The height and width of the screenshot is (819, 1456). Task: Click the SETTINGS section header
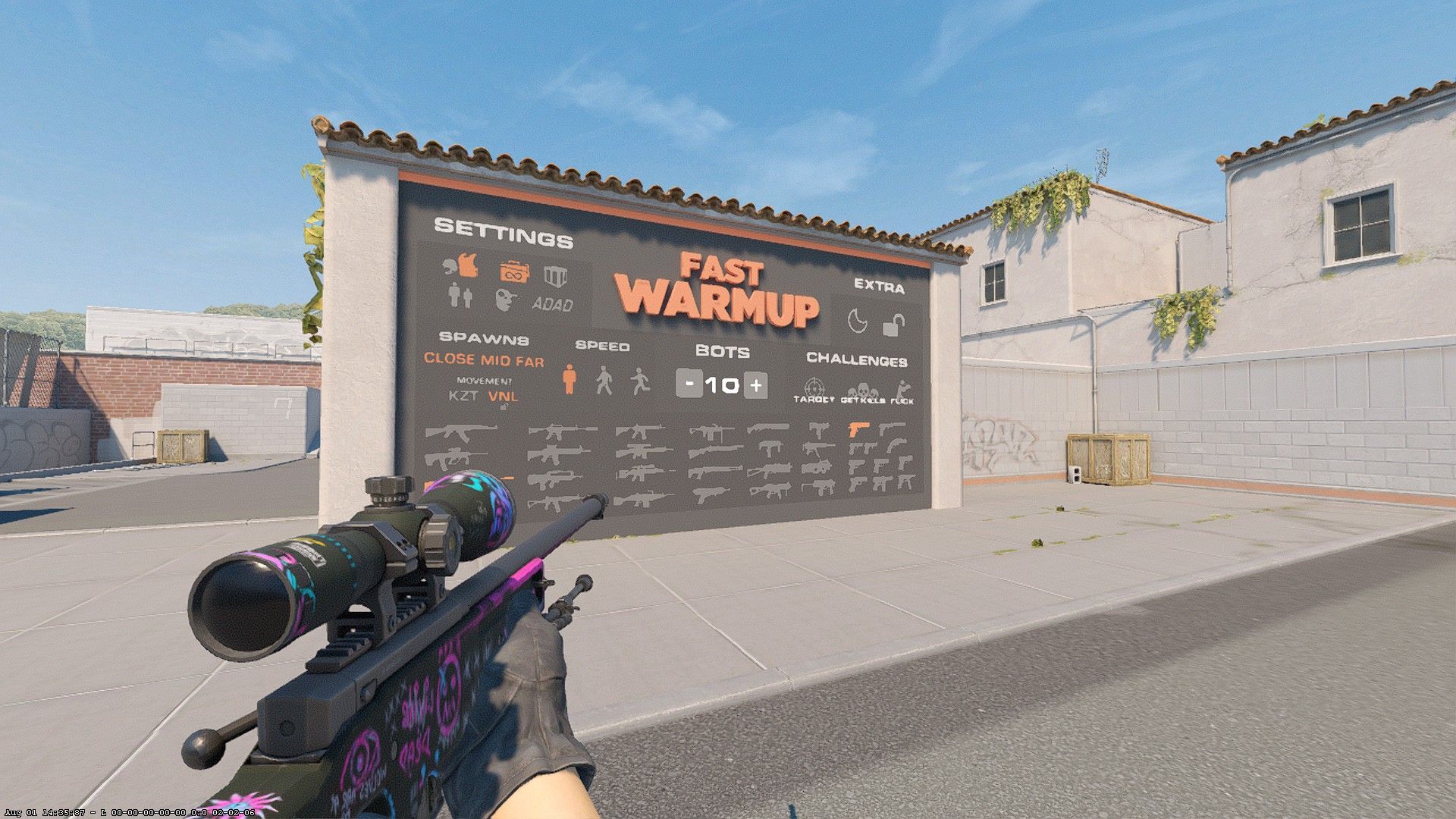click(502, 232)
